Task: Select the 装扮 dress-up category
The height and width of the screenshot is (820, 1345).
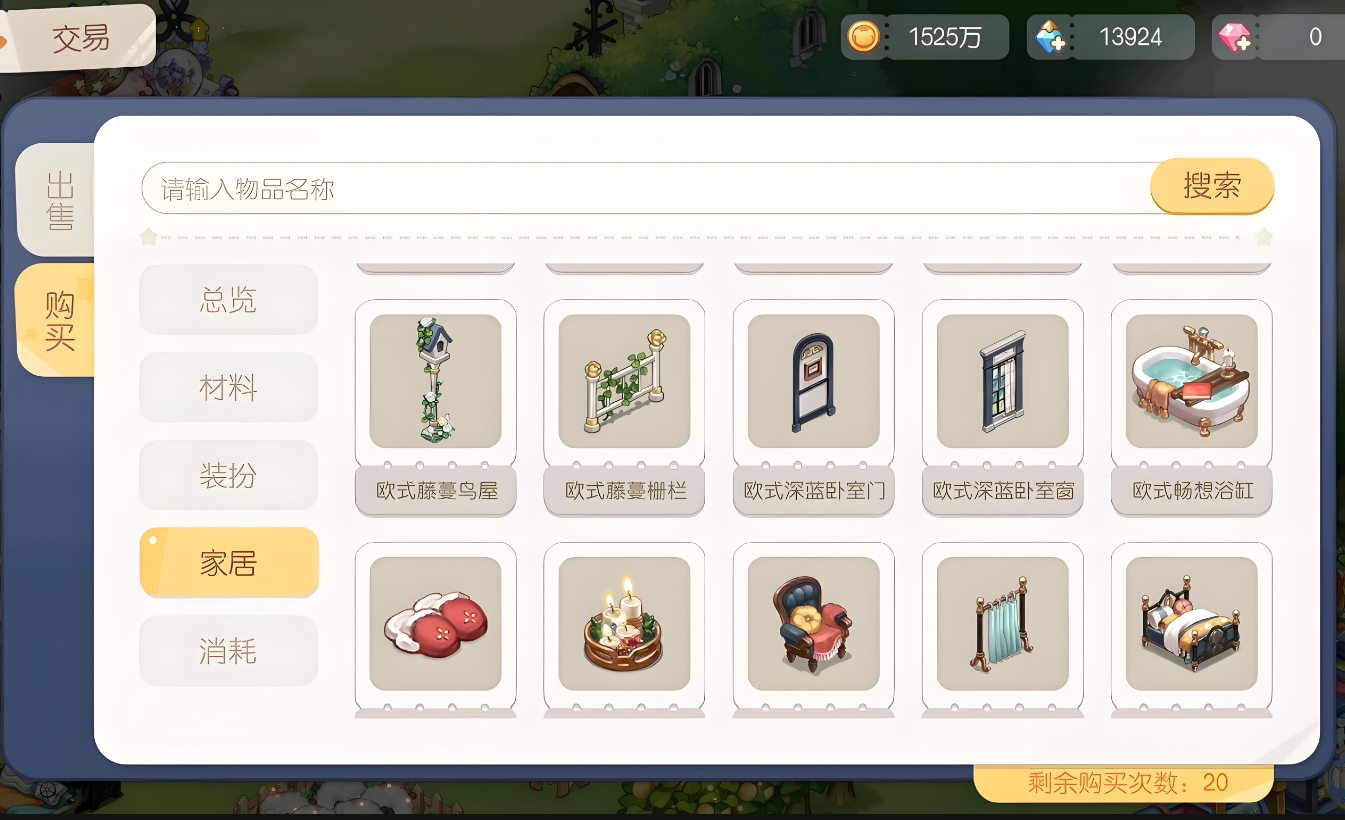Action: point(228,475)
